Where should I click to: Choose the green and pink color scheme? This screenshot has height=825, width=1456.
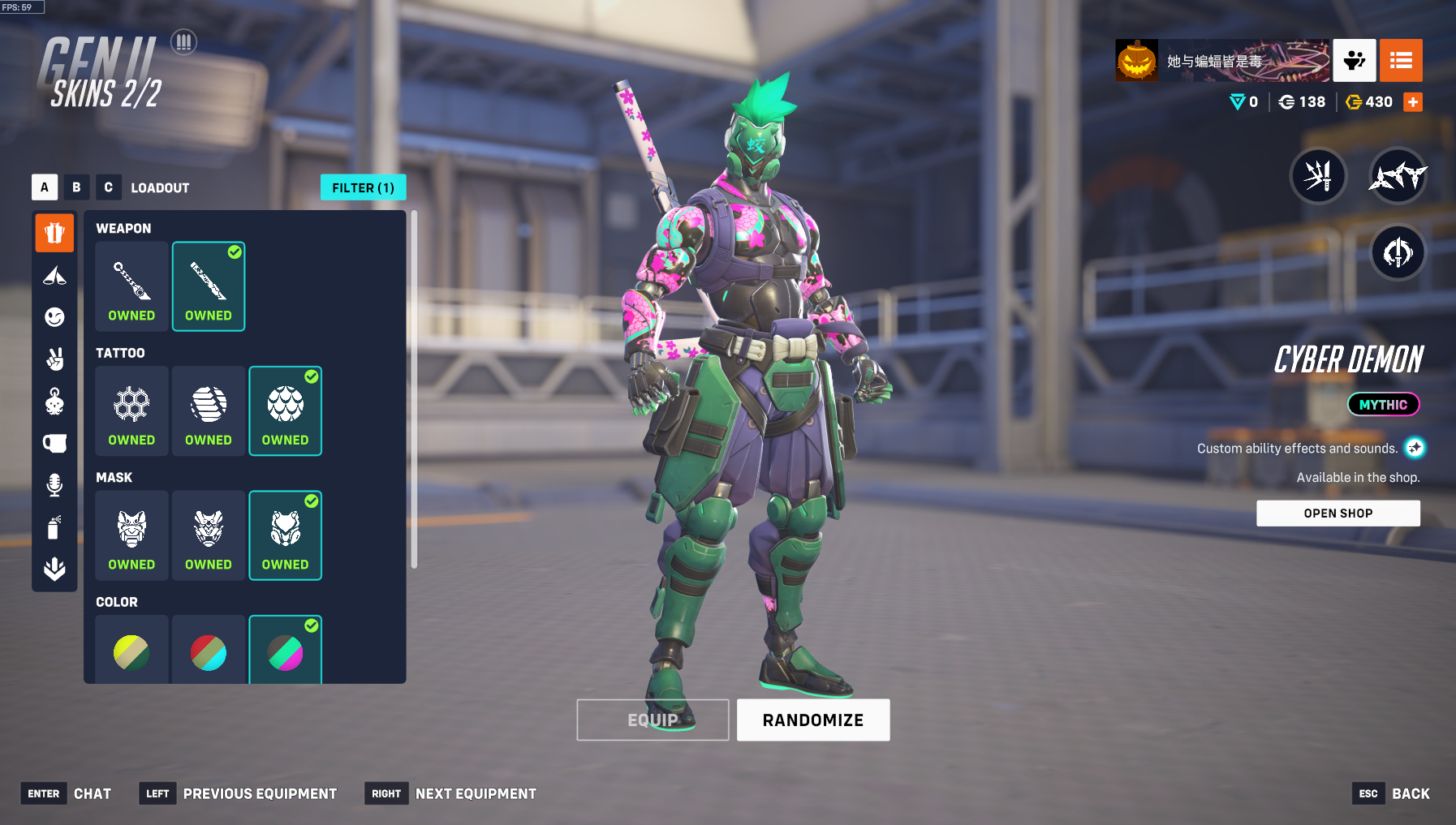click(x=285, y=651)
